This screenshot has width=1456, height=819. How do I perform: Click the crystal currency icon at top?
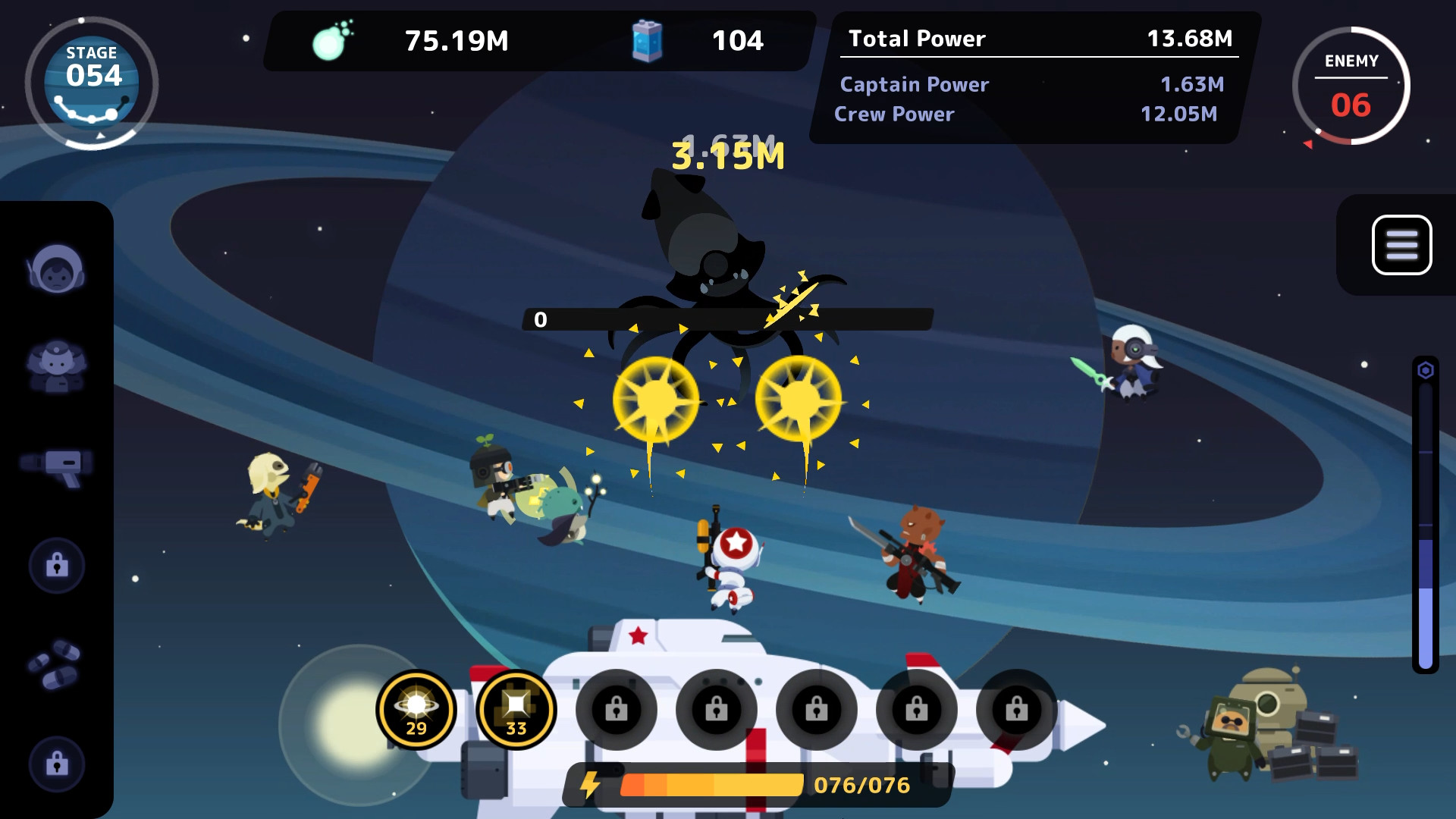click(334, 42)
